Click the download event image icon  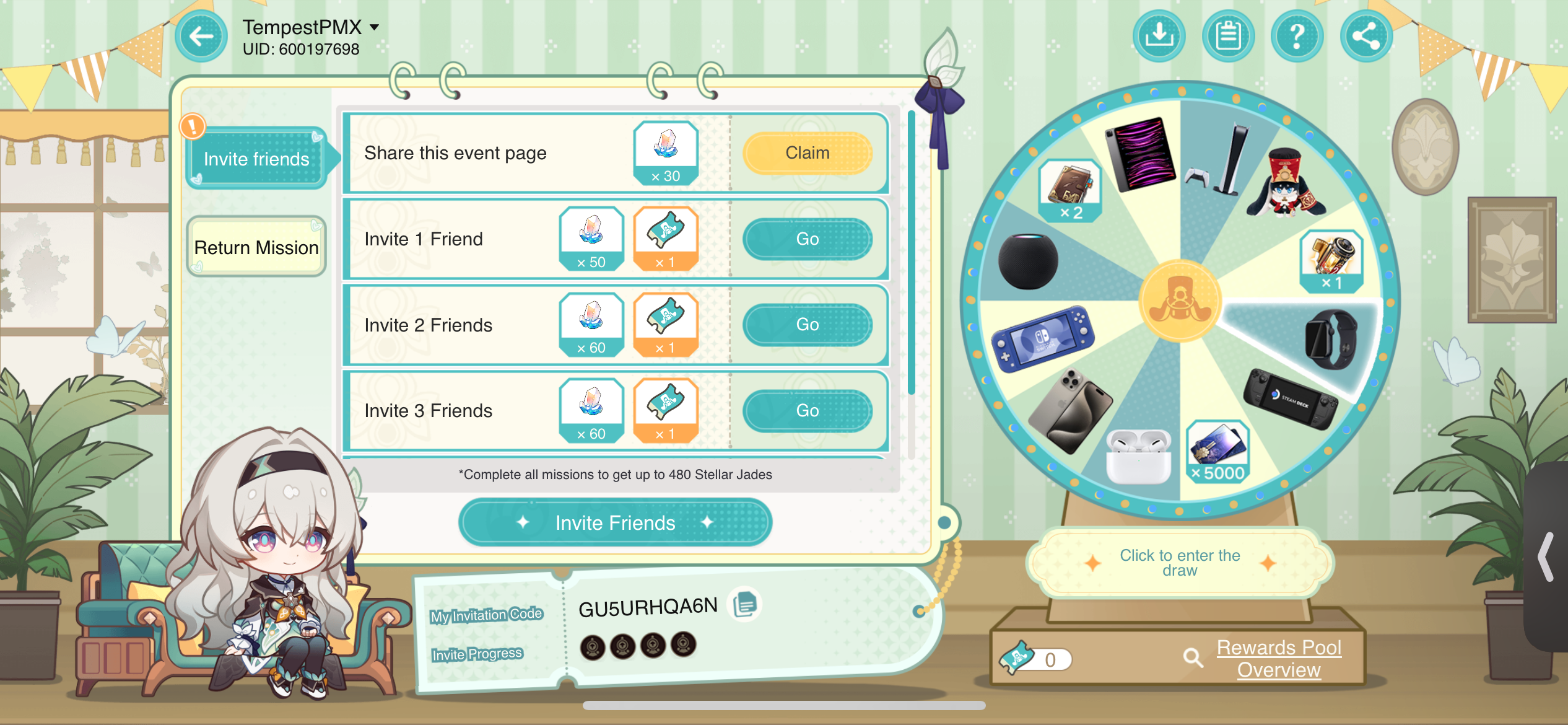(x=1159, y=36)
